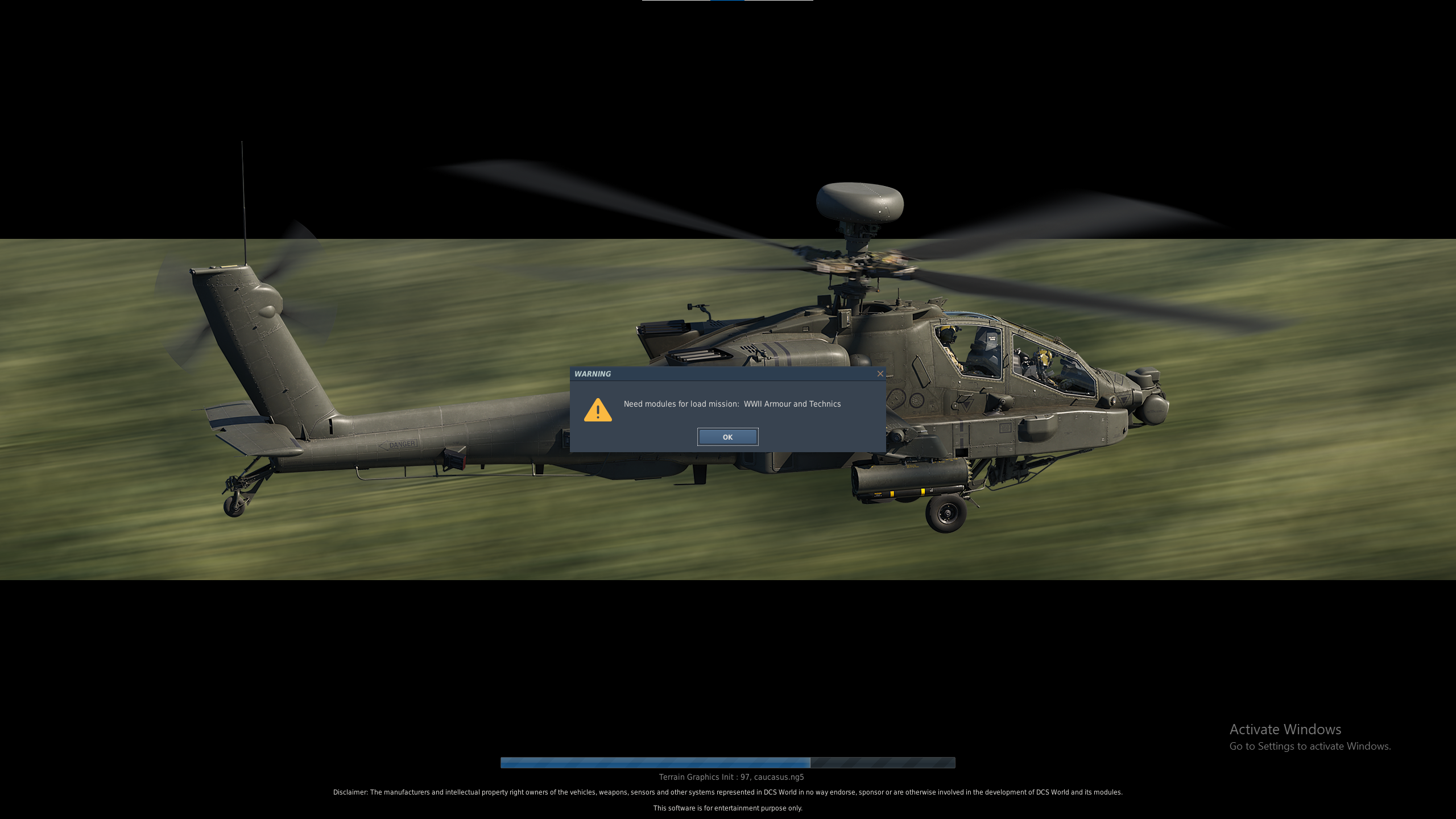Click the 'Need modules for load mission' message text

(680, 404)
